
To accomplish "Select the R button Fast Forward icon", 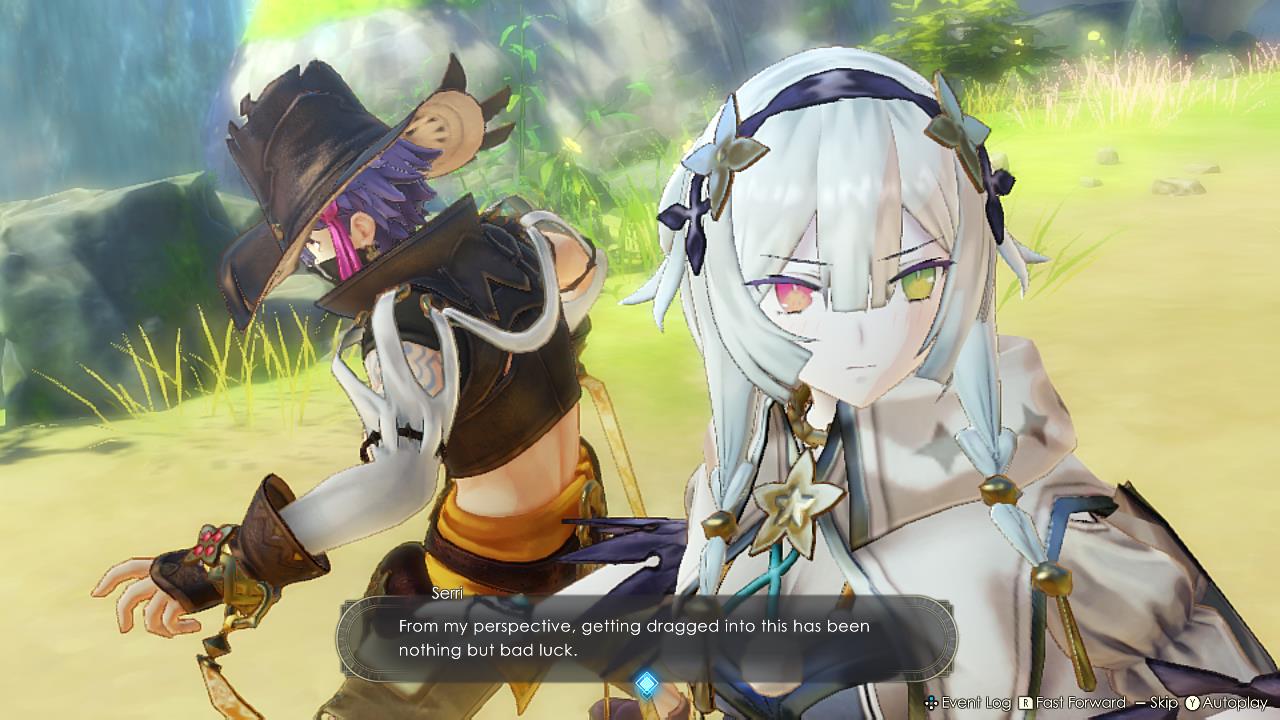I will coord(1024,701).
